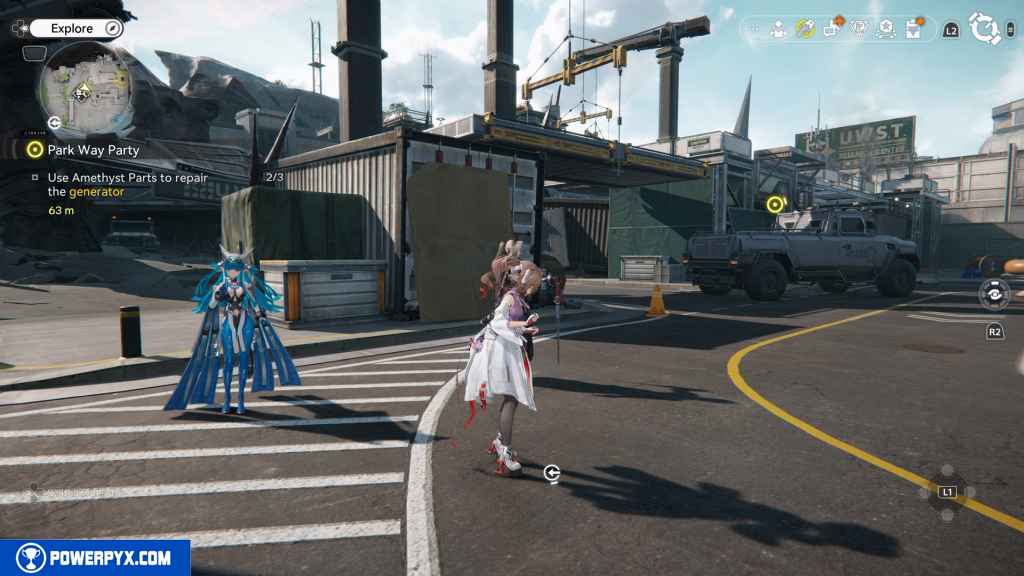The image size is (1024, 576).
Task: Open the character silhouette icon in top bar
Action: pos(778,30)
